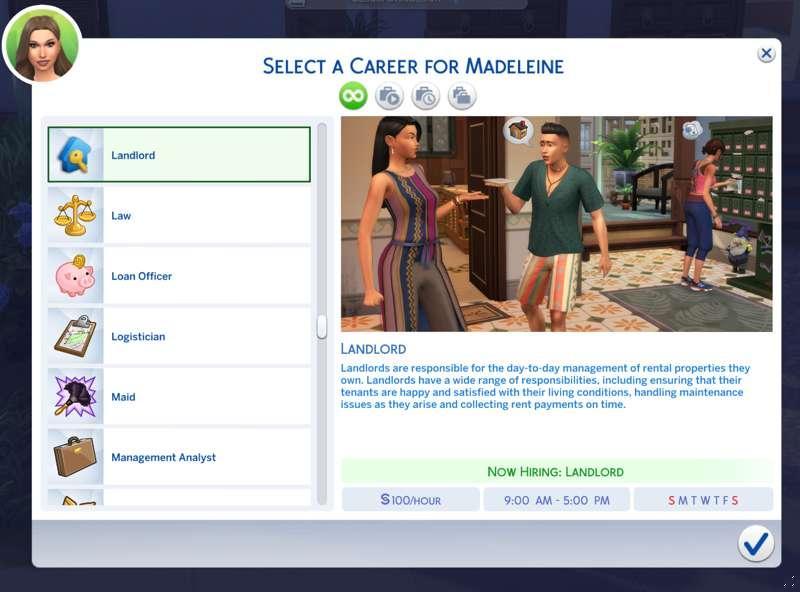
Task: Filter by briefcase with play icon
Action: [x=389, y=96]
